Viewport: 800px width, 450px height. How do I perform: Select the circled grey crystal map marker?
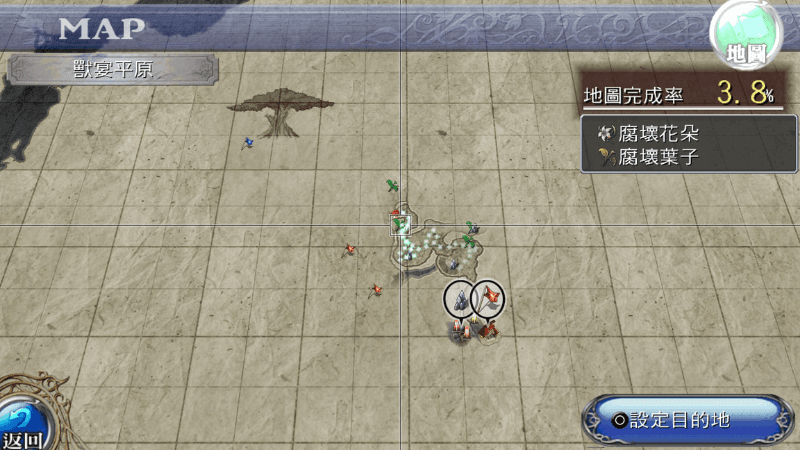coord(460,298)
